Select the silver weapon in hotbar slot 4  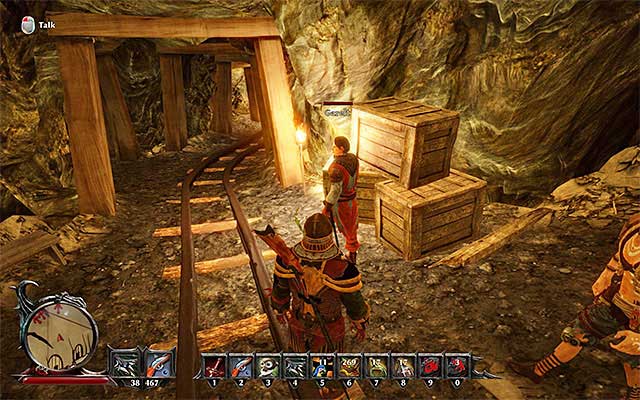295,367
